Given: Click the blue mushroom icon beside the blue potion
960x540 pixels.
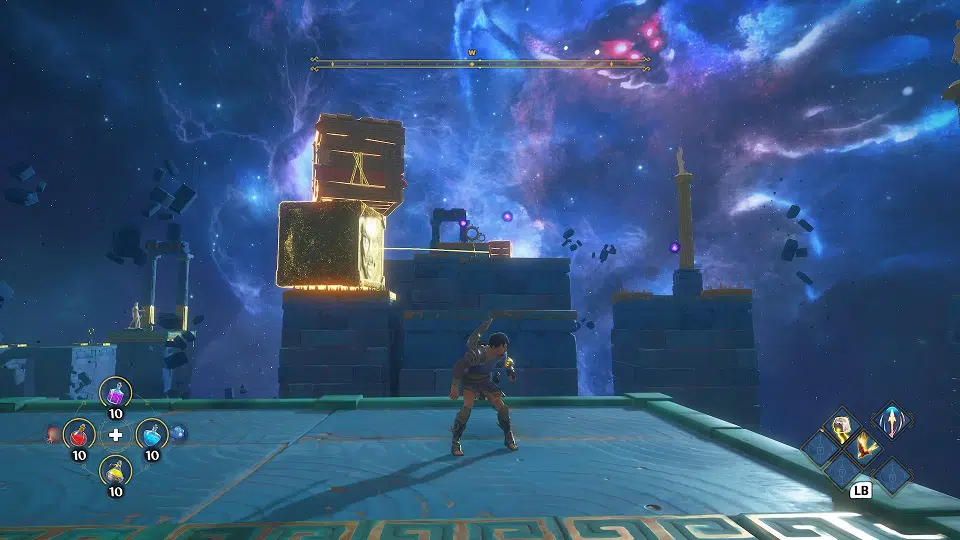Looking at the screenshot, I should click(179, 433).
